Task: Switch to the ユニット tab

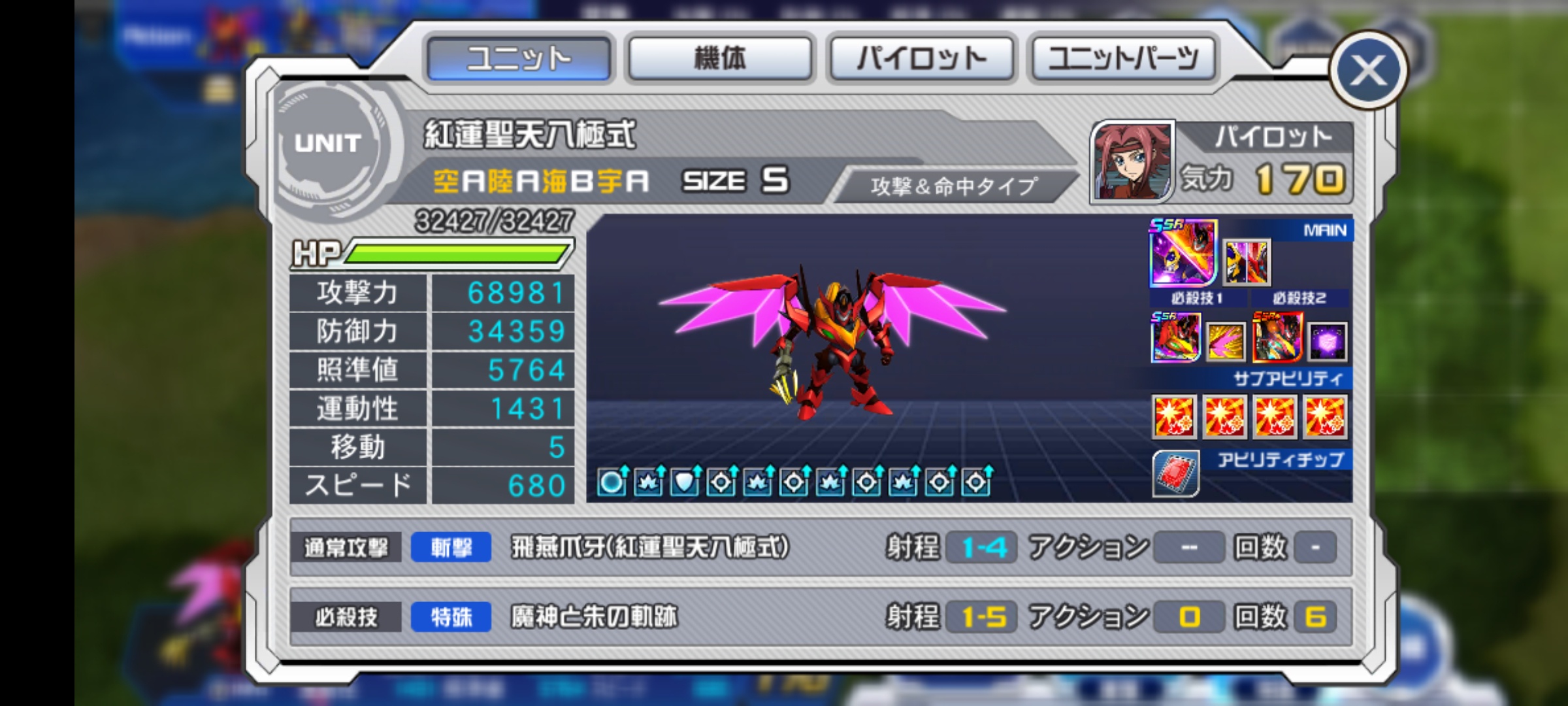Action: pos(519,59)
